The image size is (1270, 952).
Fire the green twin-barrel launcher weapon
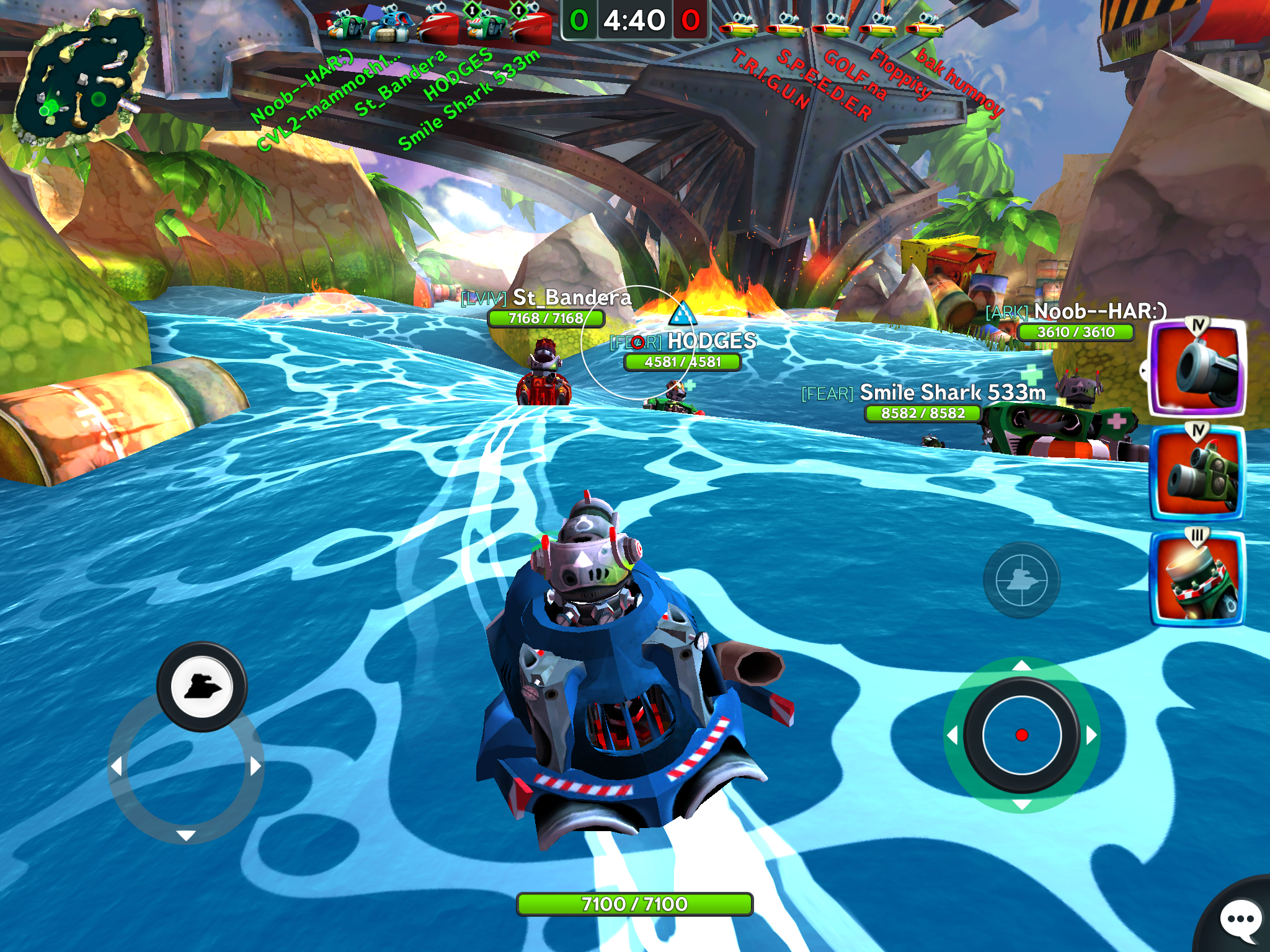pyautogui.click(x=1198, y=474)
